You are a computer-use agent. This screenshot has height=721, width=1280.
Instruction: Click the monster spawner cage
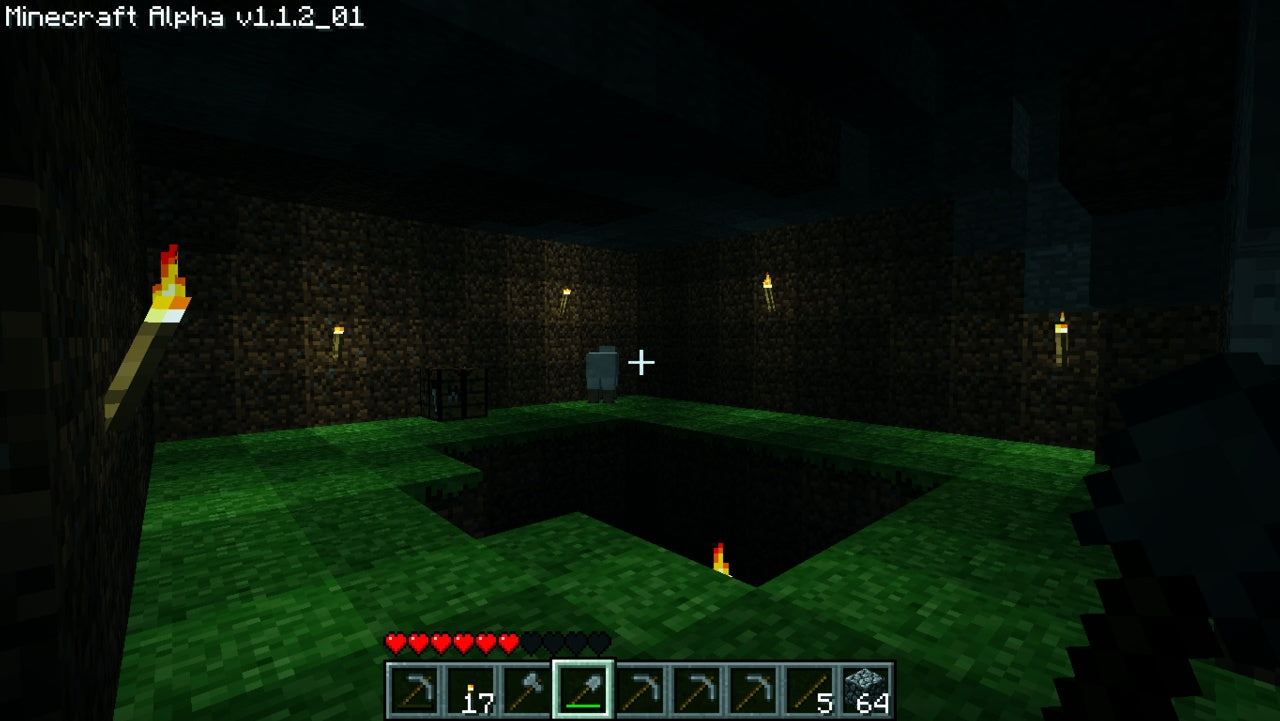[453, 393]
